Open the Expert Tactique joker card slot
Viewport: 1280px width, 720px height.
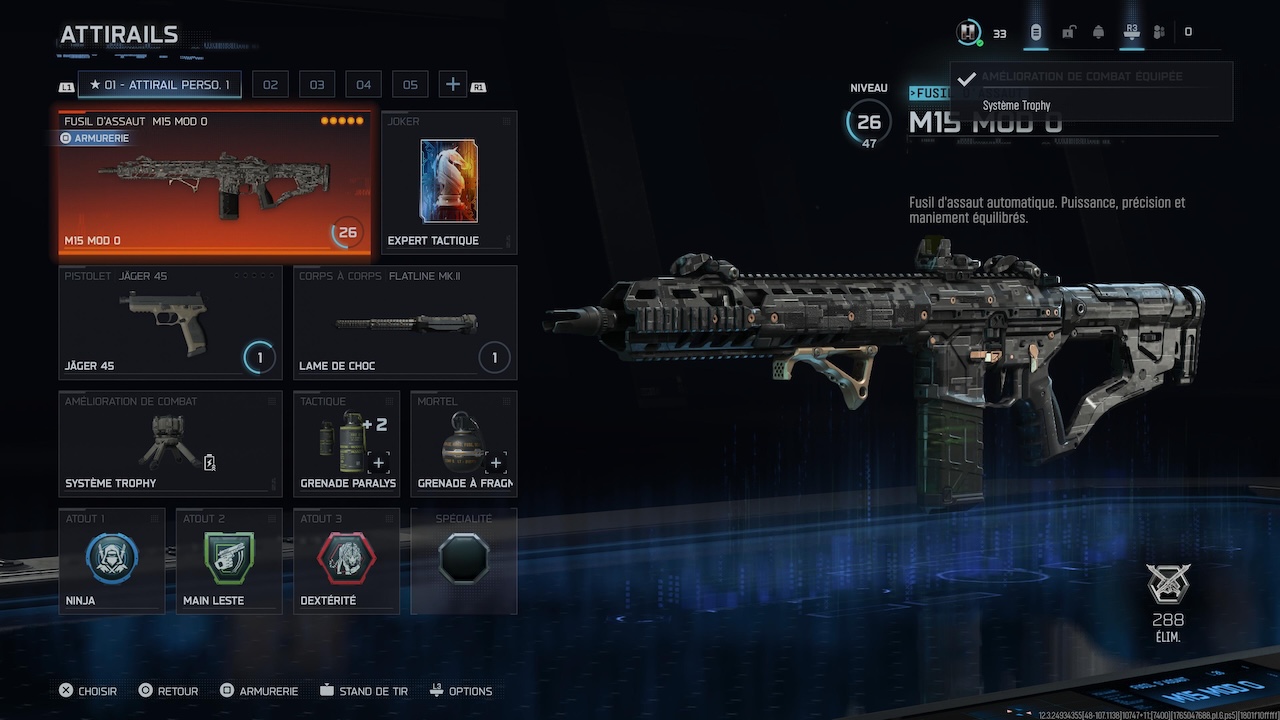(449, 181)
